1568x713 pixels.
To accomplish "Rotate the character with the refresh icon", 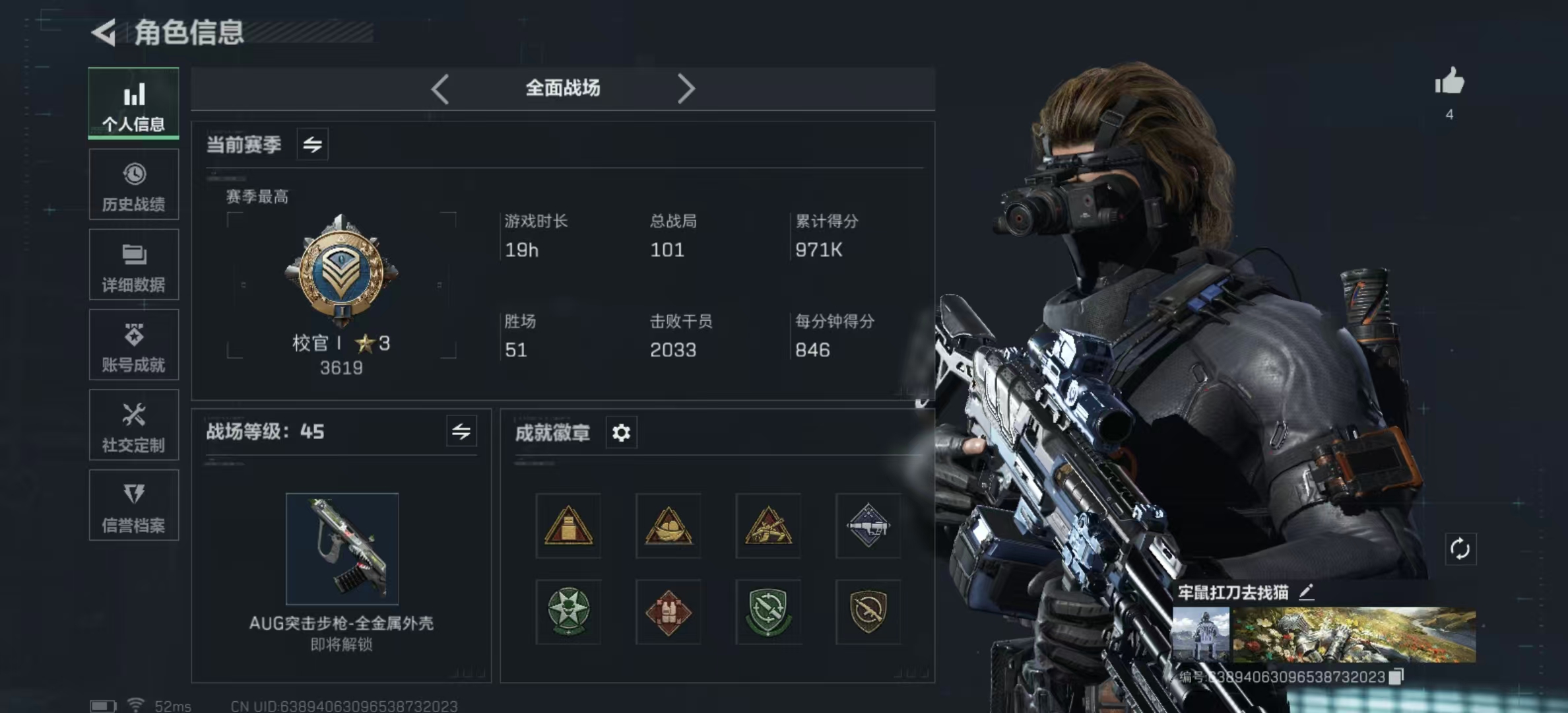I will click(x=1460, y=549).
